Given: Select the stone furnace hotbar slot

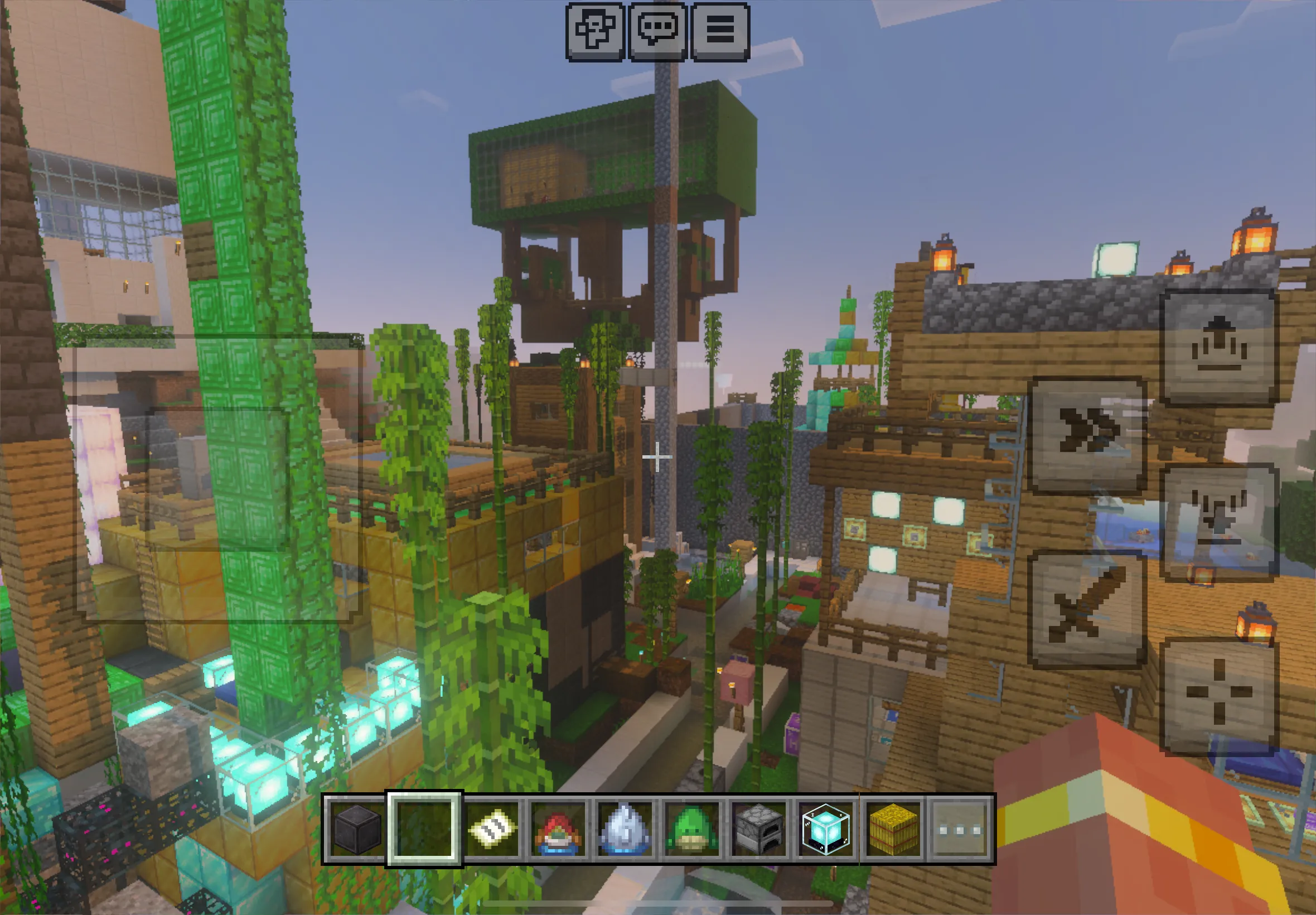Looking at the screenshot, I should (758, 829).
